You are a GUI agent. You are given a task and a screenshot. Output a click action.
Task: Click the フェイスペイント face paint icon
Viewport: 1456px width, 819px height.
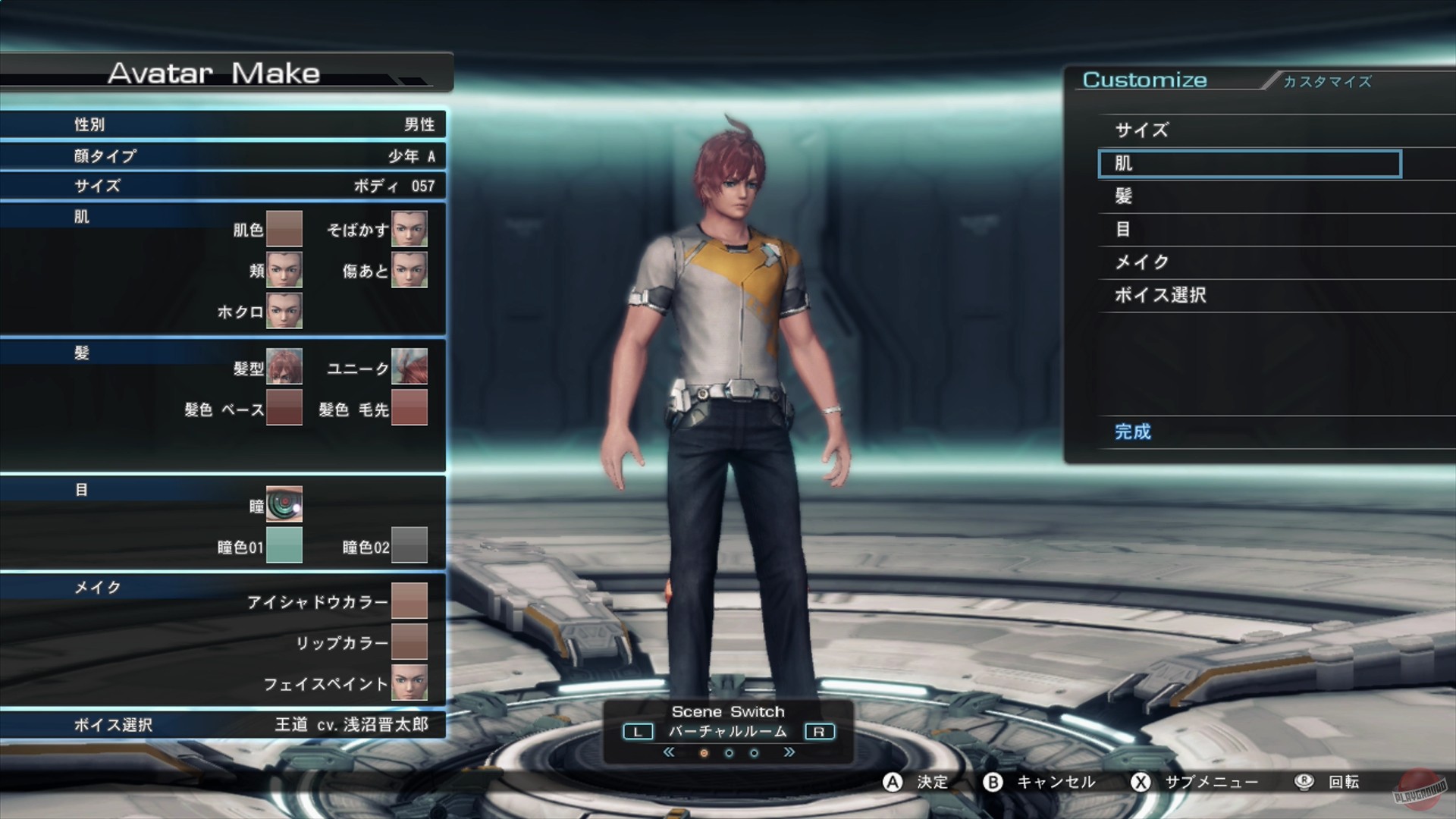pyautogui.click(x=410, y=682)
